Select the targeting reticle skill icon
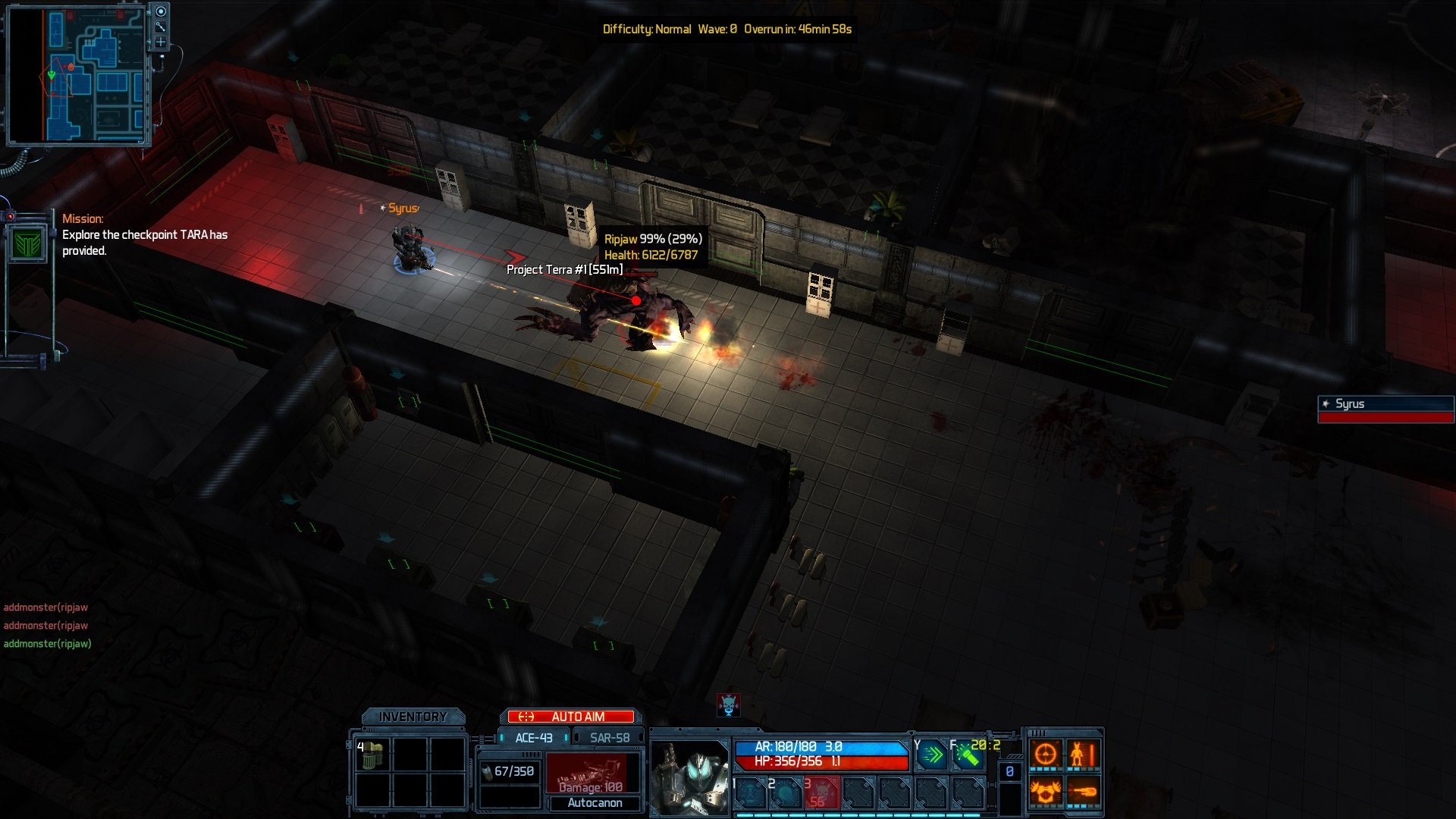Screen dimensions: 1456x819 [1046, 753]
